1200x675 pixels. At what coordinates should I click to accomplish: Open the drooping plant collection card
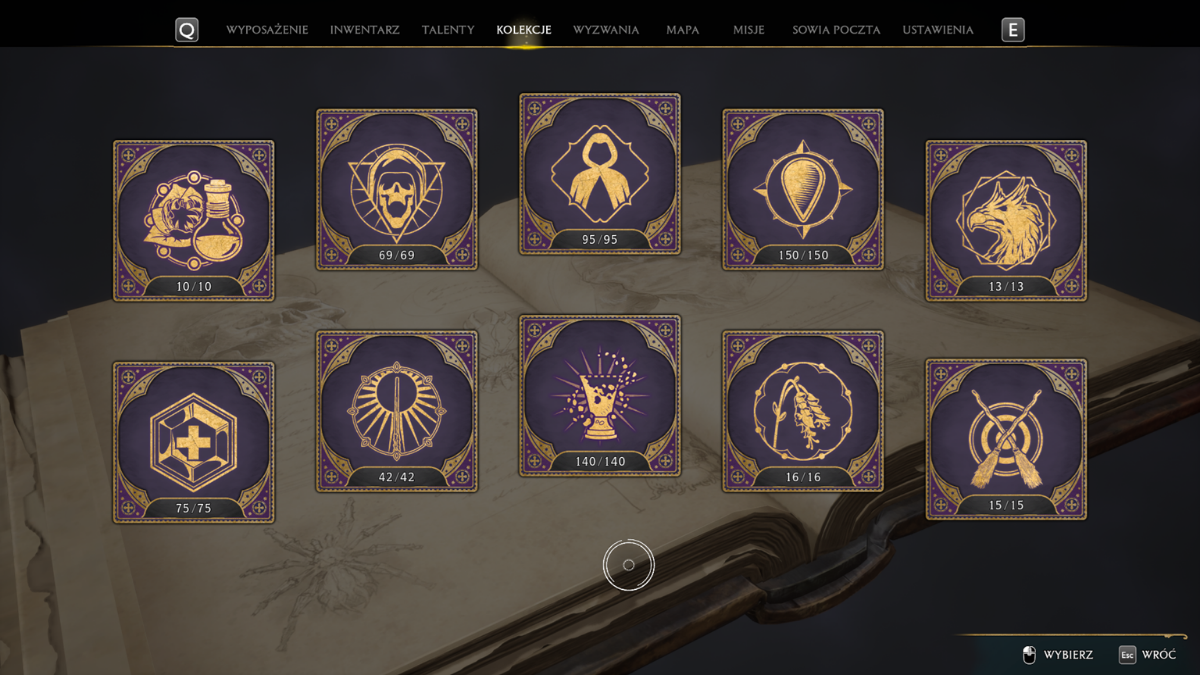click(803, 411)
